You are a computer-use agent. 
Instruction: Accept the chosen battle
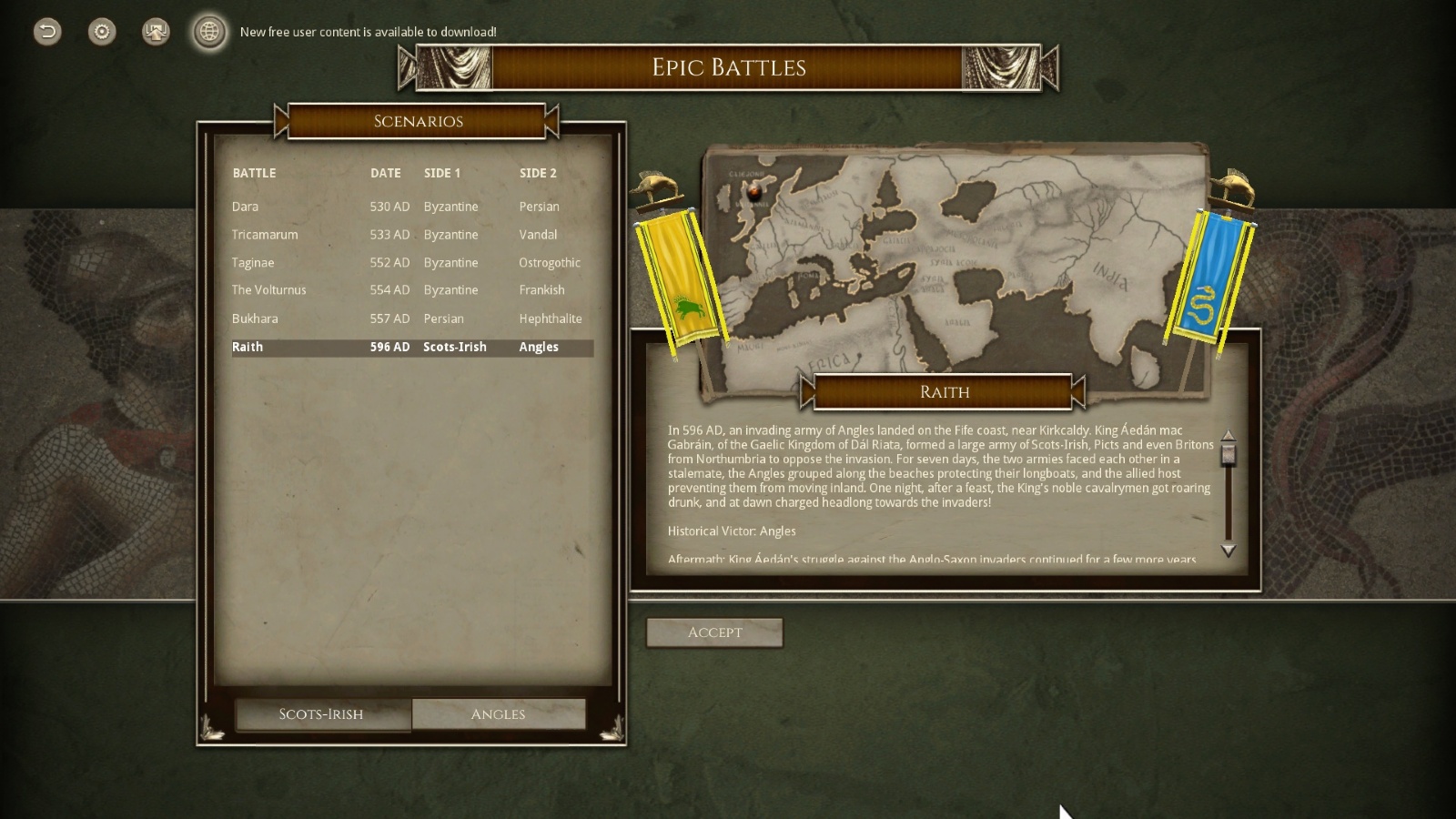(x=714, y=632)
